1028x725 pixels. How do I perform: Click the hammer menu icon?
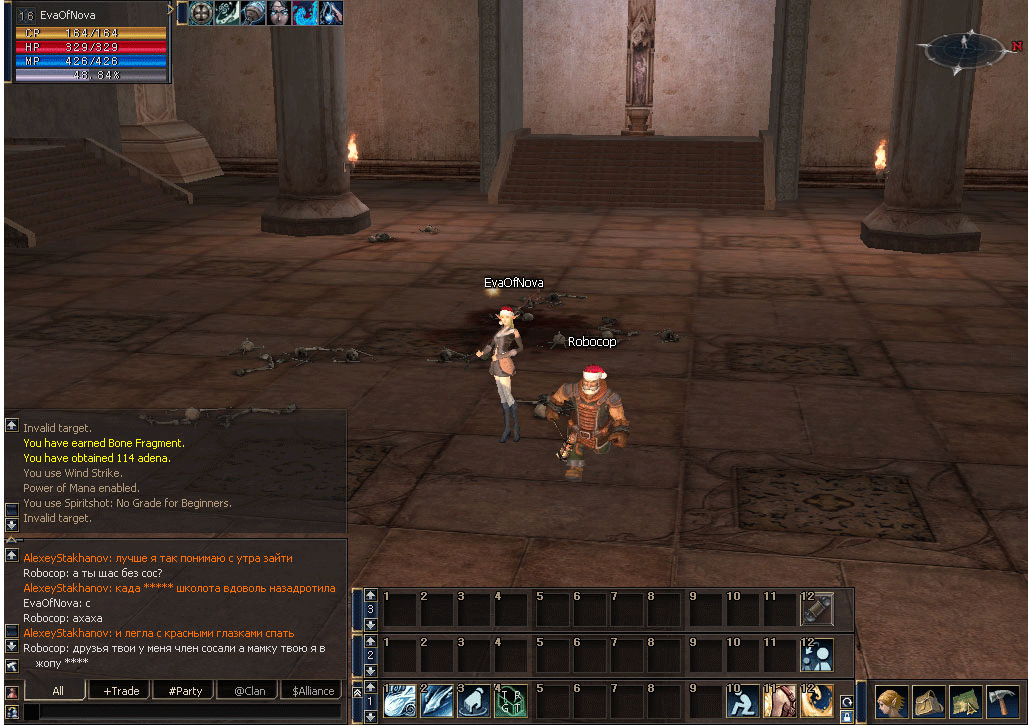tap(1001, 701)
